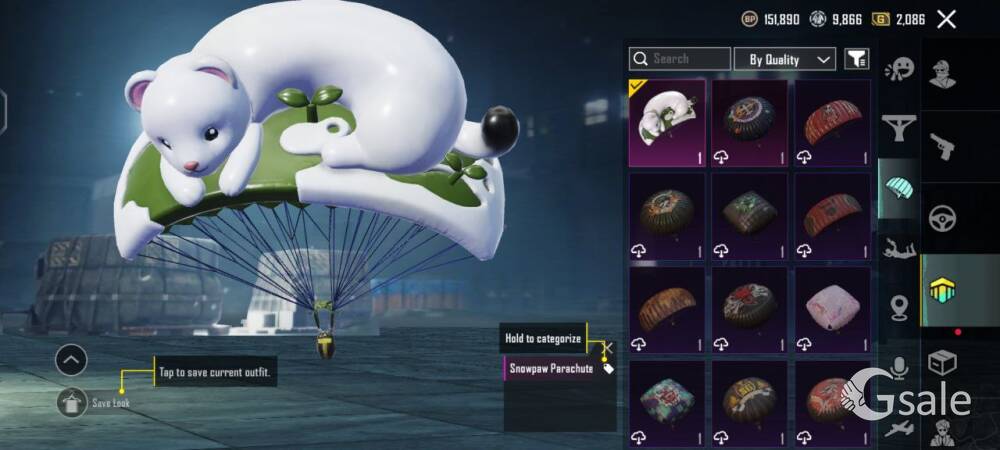
Task: Expand the up-arrow circle button
Action: 71,360
